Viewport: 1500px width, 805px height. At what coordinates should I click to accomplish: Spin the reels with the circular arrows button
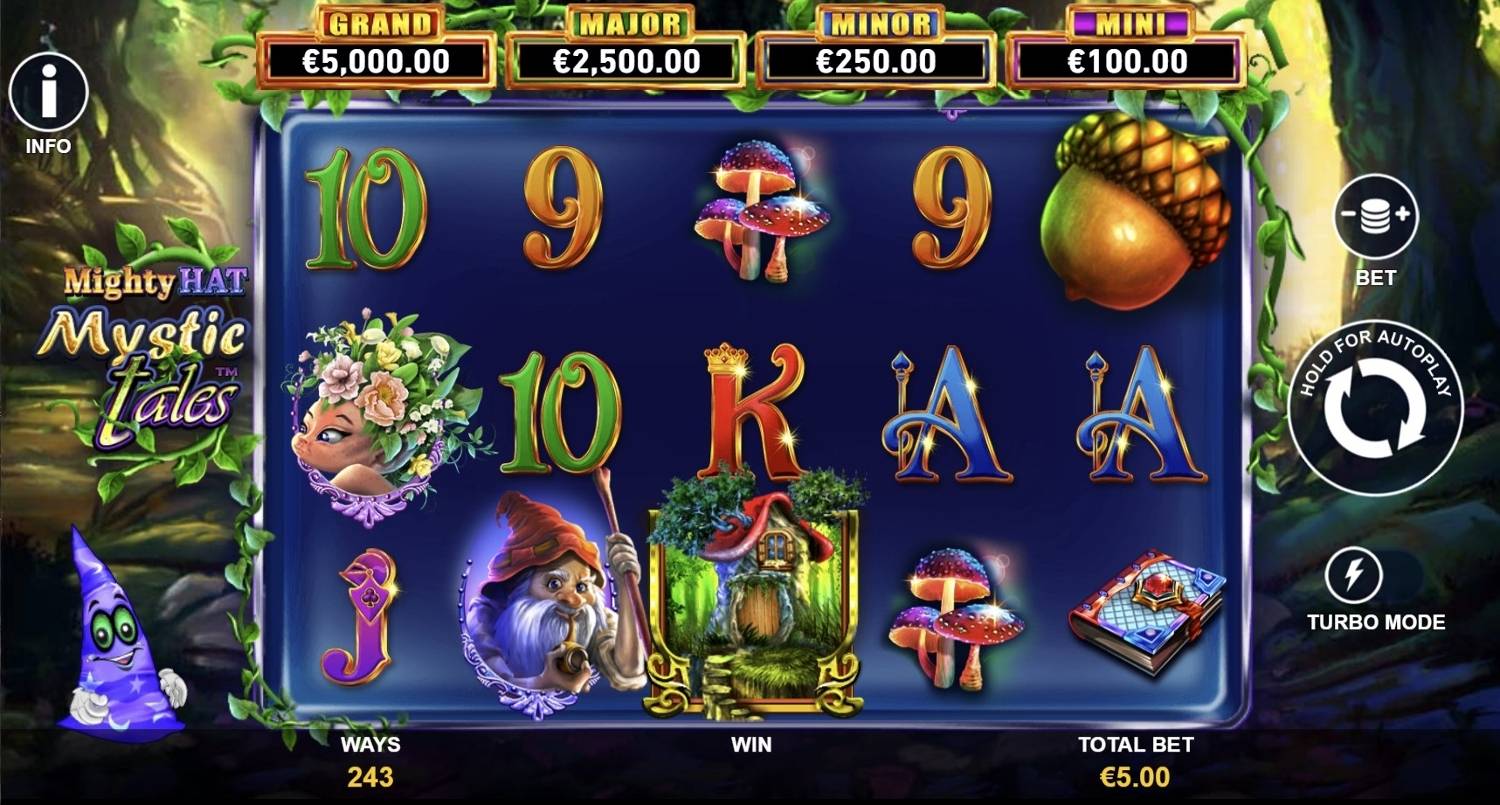(1375, 409)
